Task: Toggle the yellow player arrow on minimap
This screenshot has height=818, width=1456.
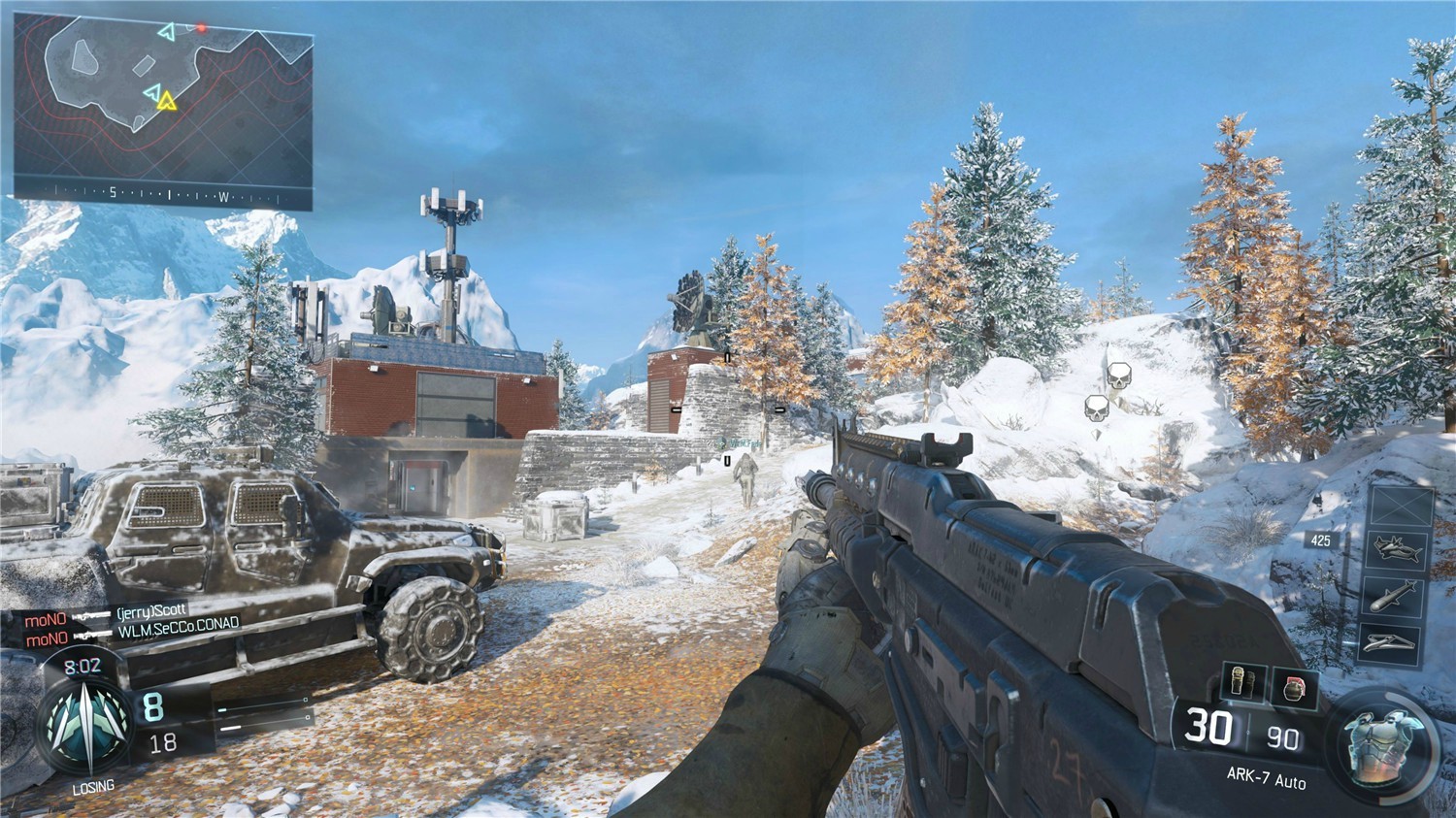Action: pyautogui.click(x=167, y=100)
